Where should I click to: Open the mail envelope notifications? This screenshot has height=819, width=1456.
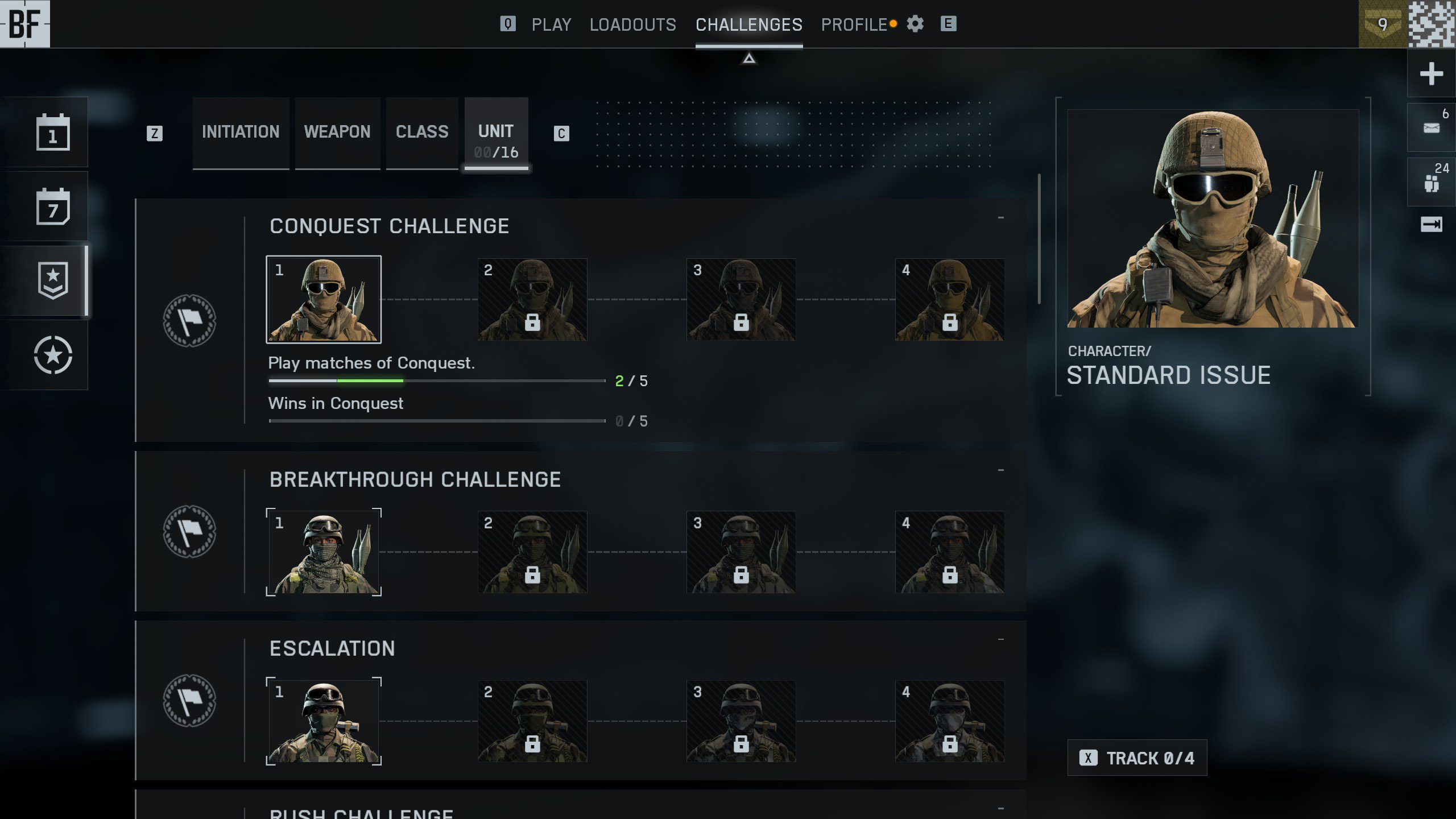tap(1431, 127)
